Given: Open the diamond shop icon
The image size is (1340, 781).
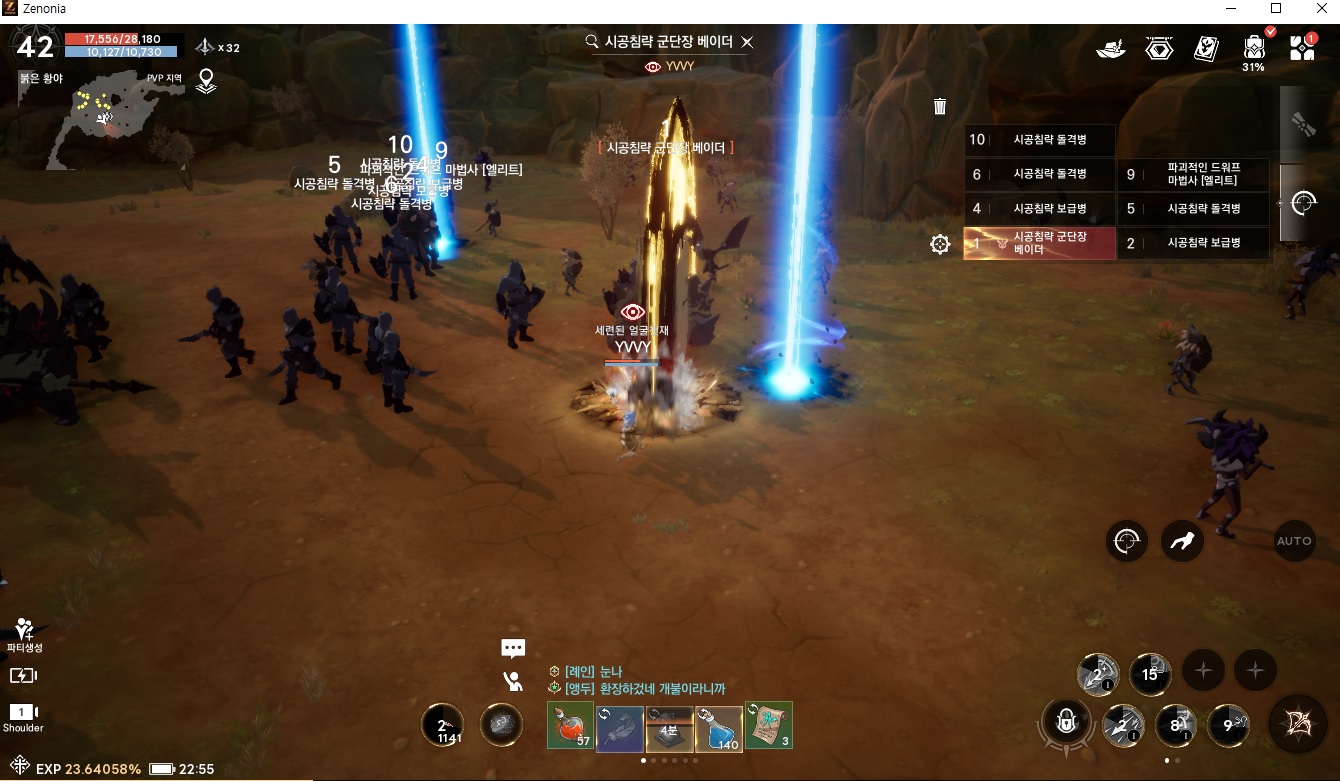Looking at the screenshot, I should (1159, 49).
